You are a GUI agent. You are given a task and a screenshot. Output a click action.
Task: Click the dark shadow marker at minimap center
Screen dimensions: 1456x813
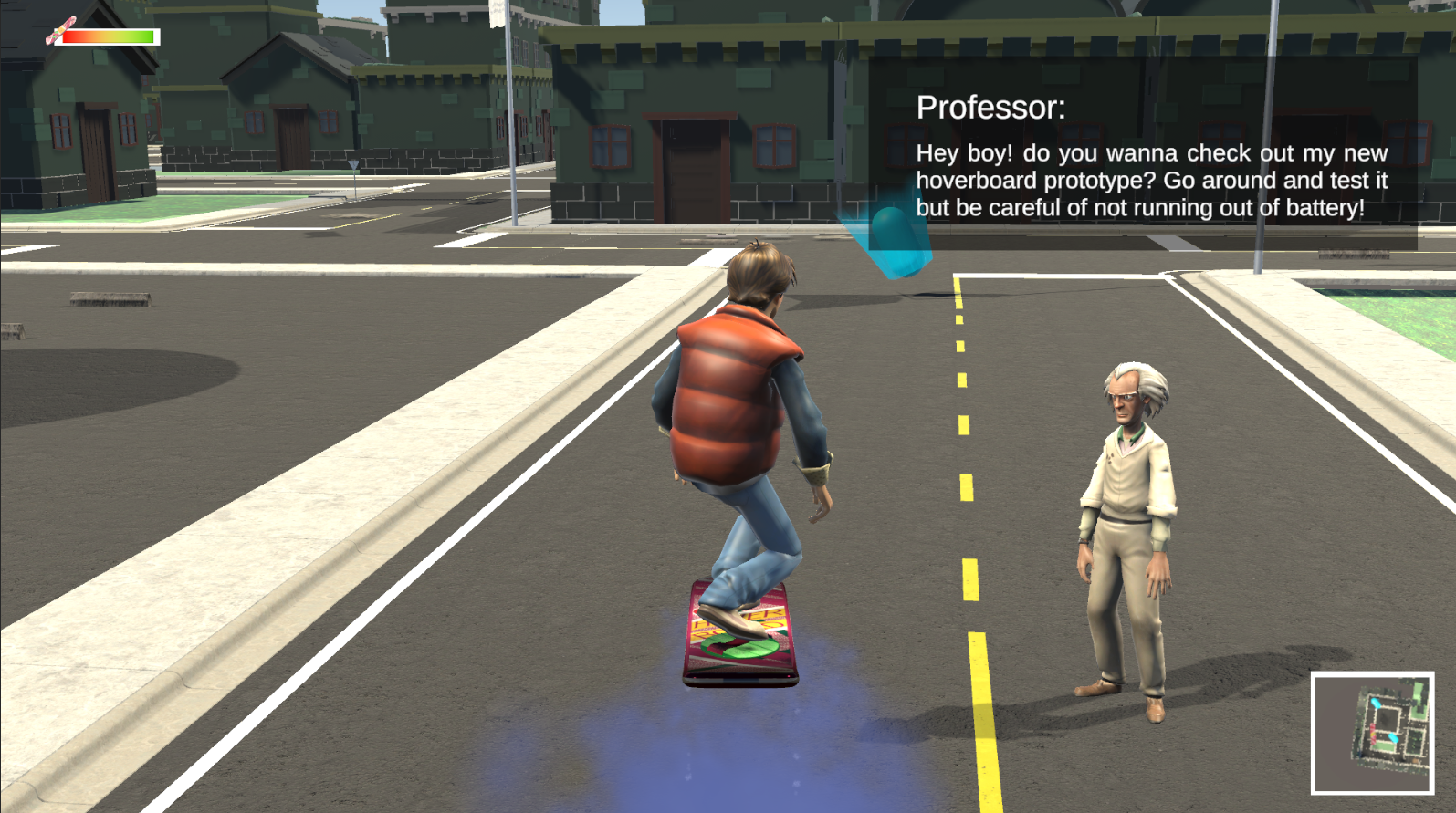click(1384, 718)
